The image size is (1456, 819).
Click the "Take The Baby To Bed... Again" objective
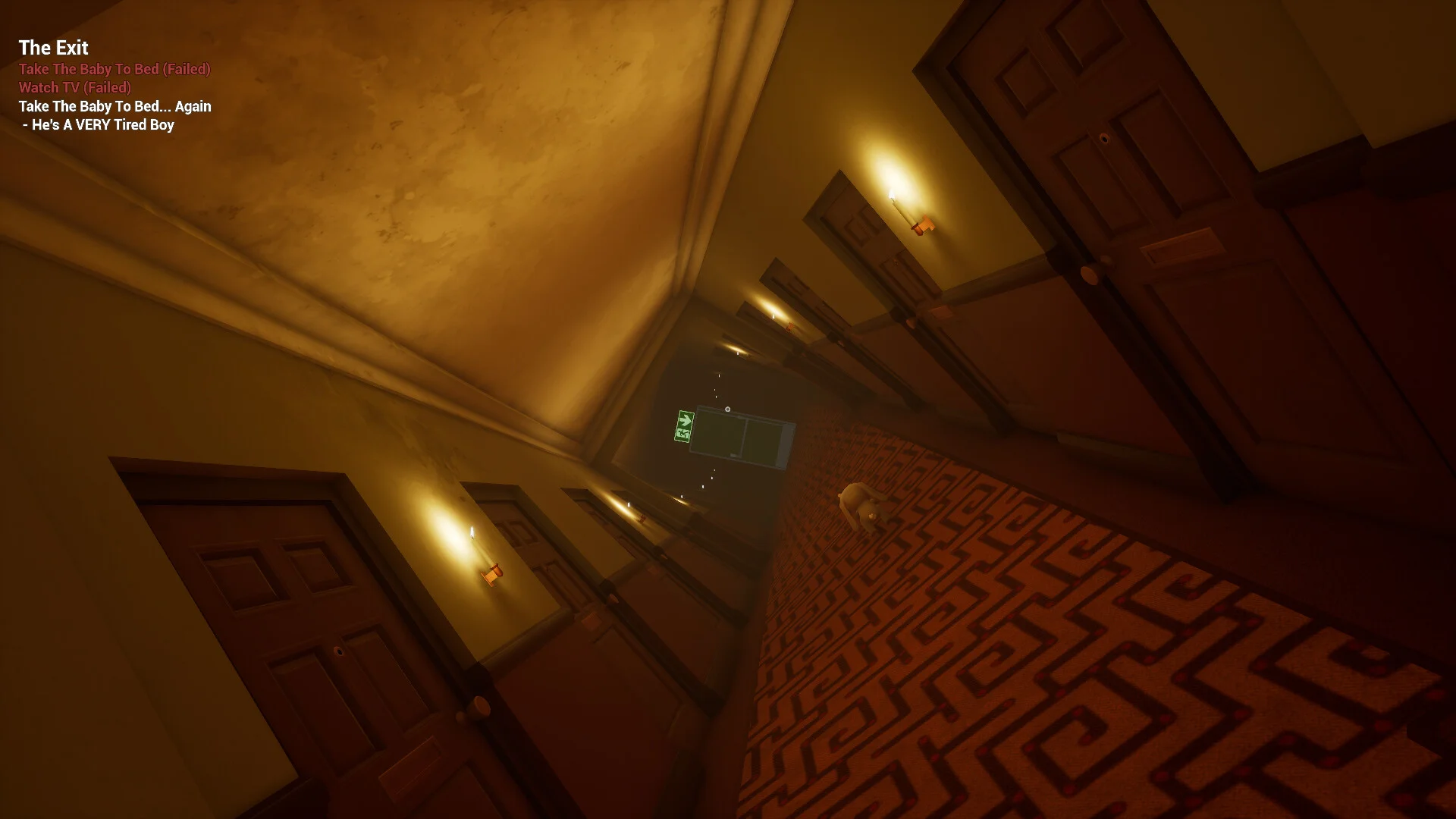pyautogui.click(x=115, y=106)
